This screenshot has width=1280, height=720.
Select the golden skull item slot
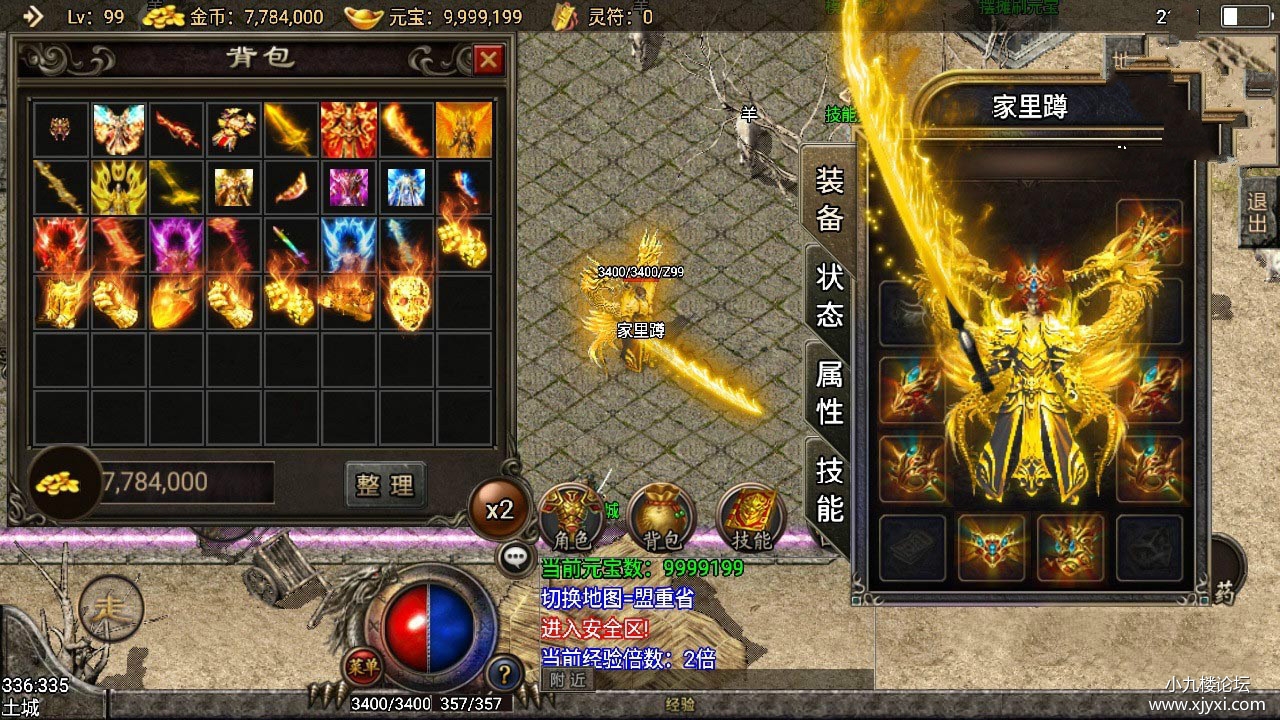point(406,302)
